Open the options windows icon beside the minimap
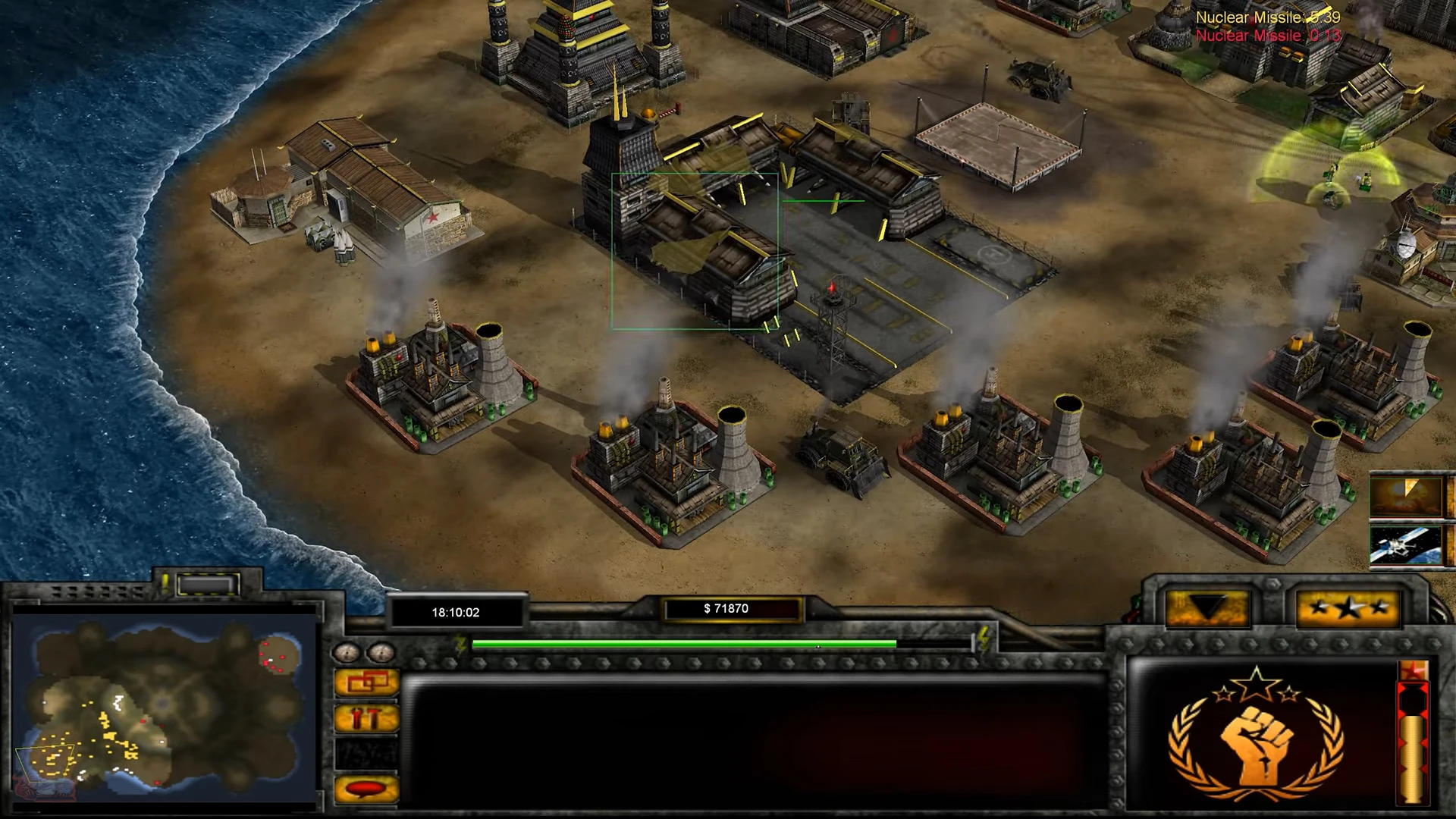The height and width of the screenshot is (819, 1456). 366,682
